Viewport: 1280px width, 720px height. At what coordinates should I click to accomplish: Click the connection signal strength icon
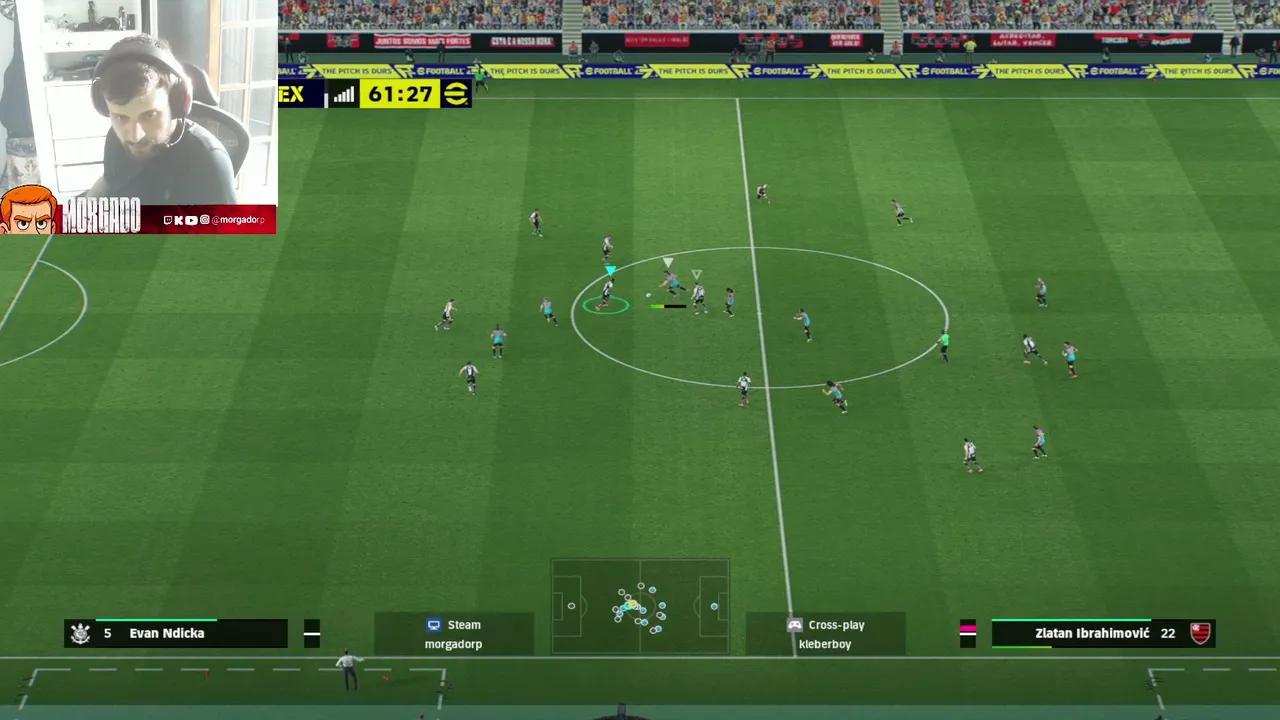[x=343, y=94]
